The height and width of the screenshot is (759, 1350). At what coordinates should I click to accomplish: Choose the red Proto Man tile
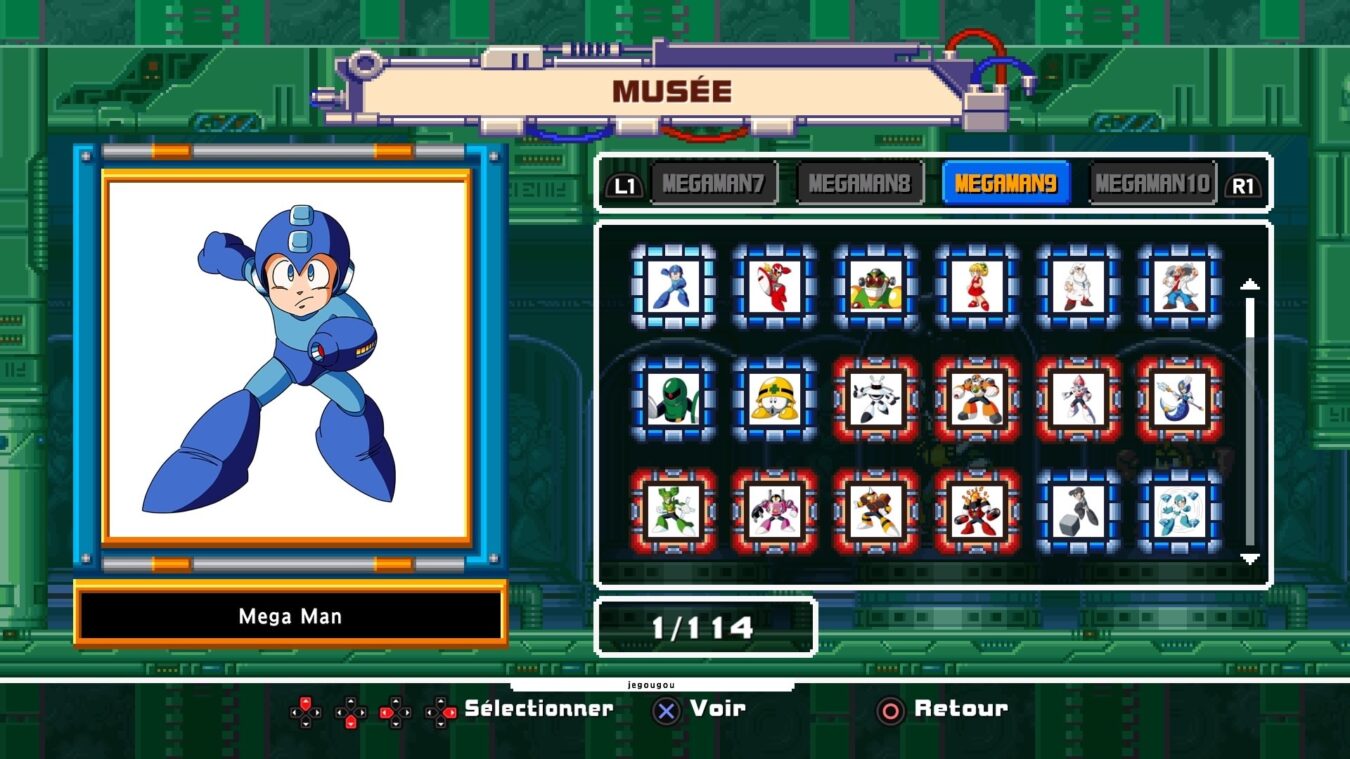pos(774,286)
